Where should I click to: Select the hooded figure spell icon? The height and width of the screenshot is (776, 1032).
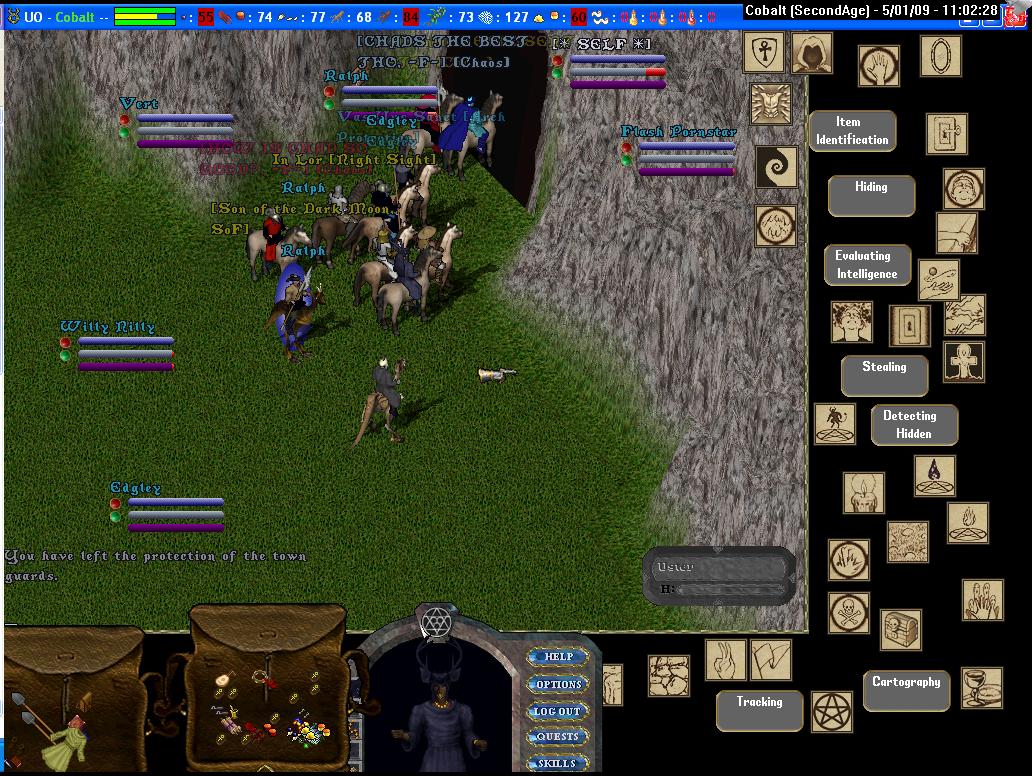pos(811,53)
